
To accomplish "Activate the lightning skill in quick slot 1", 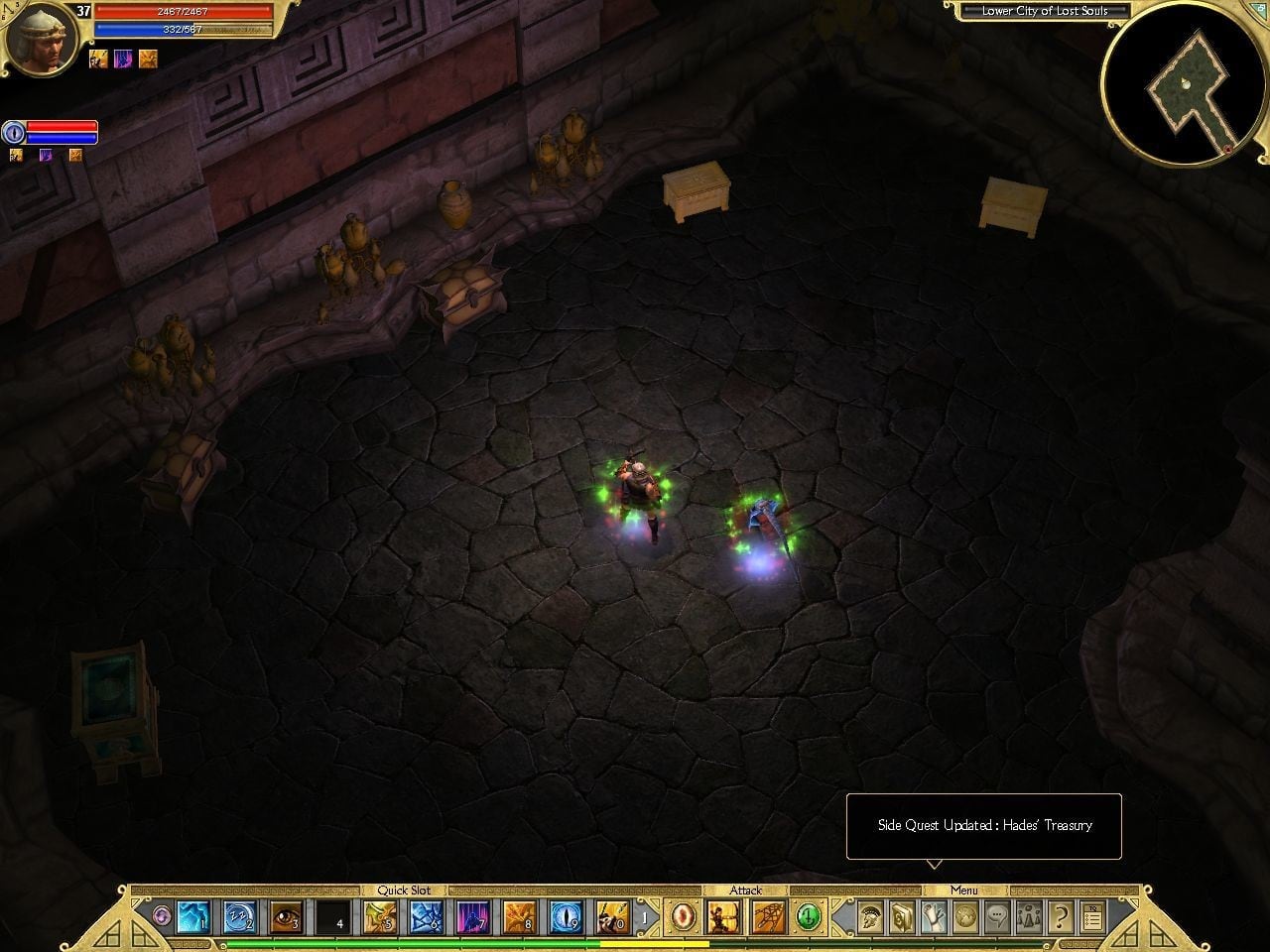I will coord(191,917).
